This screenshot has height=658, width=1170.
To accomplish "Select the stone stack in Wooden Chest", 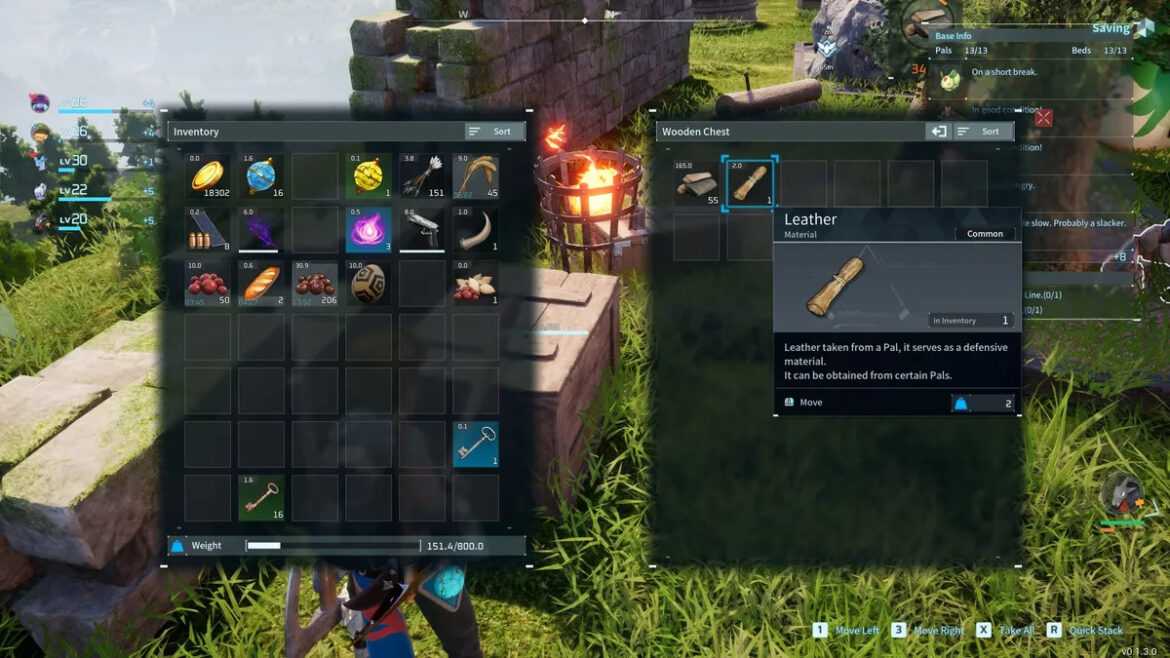I will click(x=696, y=183).
